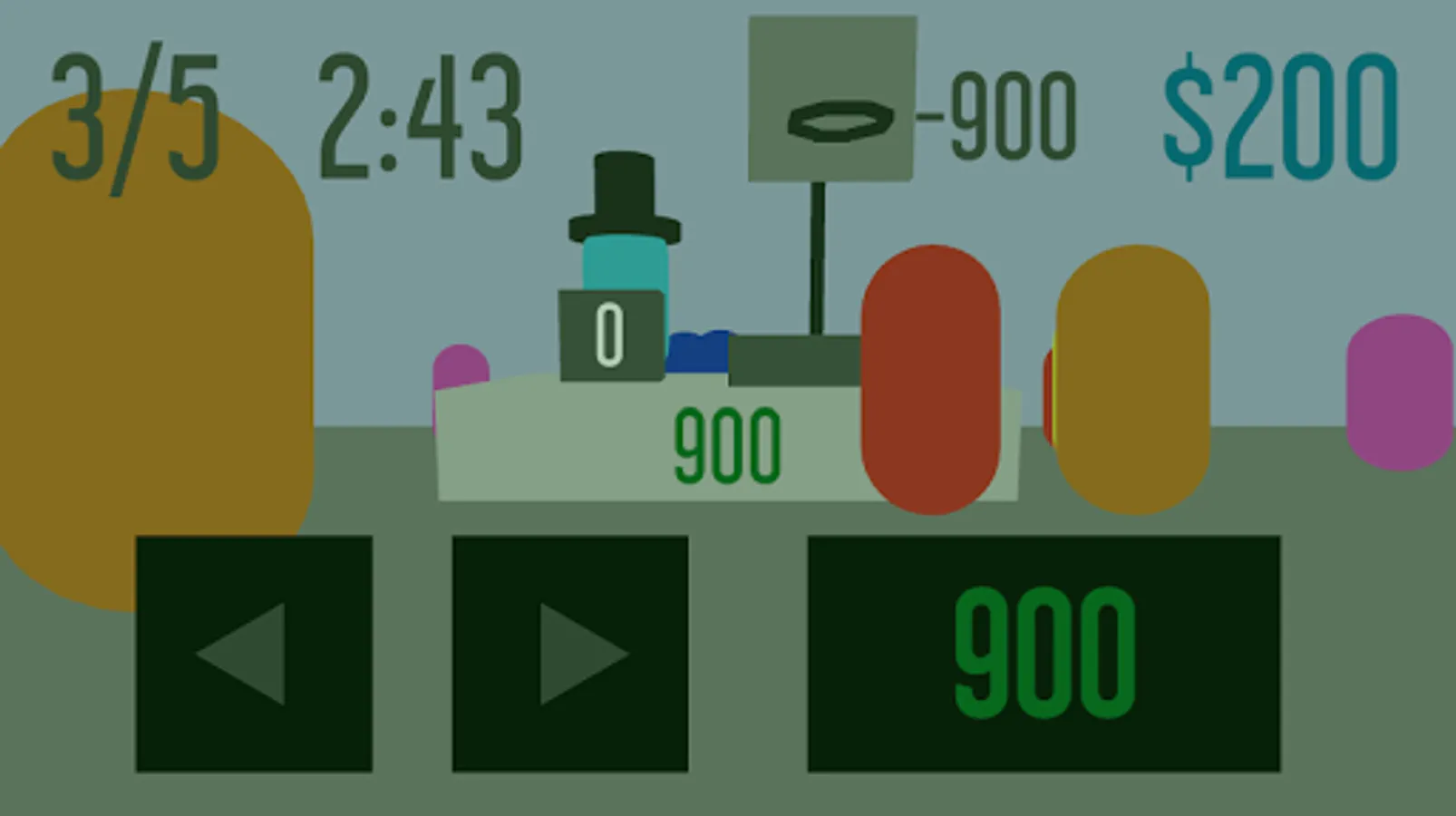Click the podium's blue gavel block
The height and width of the screenshot is (816, 1456).
tap(696, 354)
